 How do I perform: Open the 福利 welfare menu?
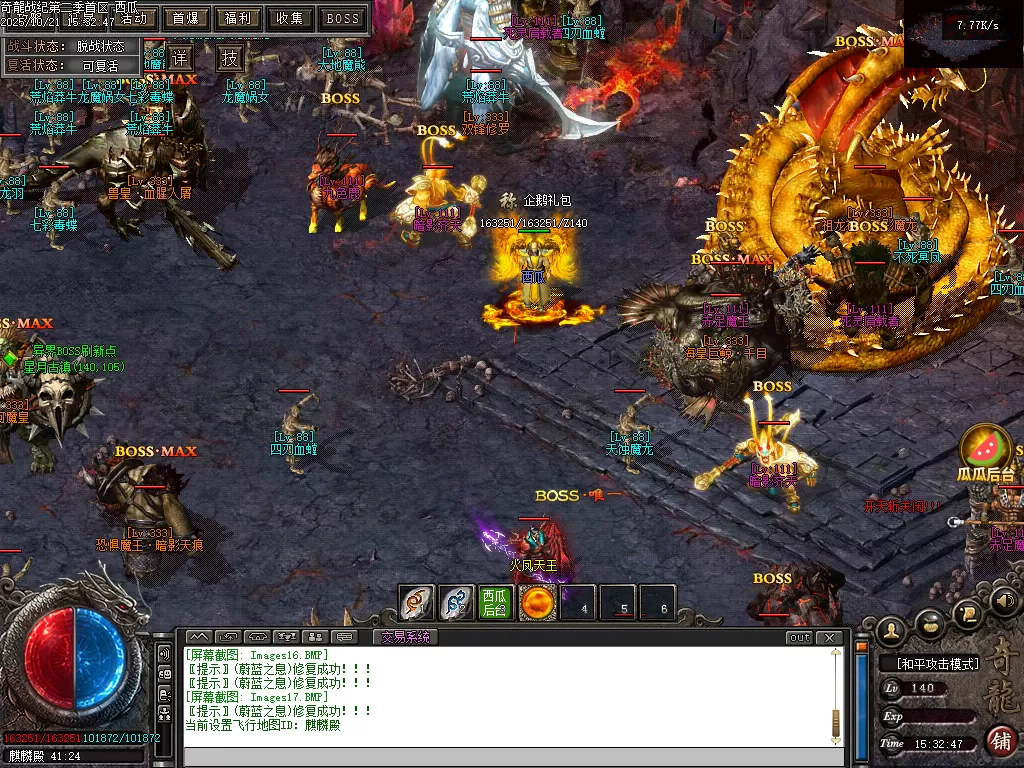coord(238,18)
